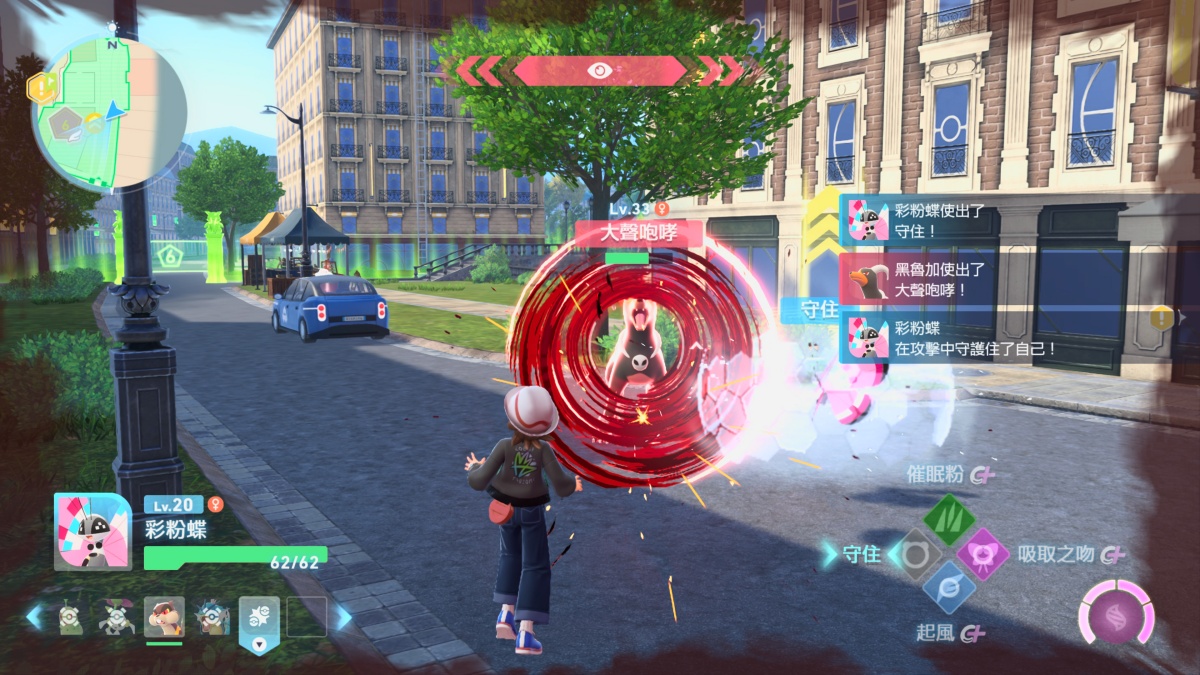1200x675 pixels.
Task: Switch to the brown rodent party Pokémon
Action: click(163, 617)
